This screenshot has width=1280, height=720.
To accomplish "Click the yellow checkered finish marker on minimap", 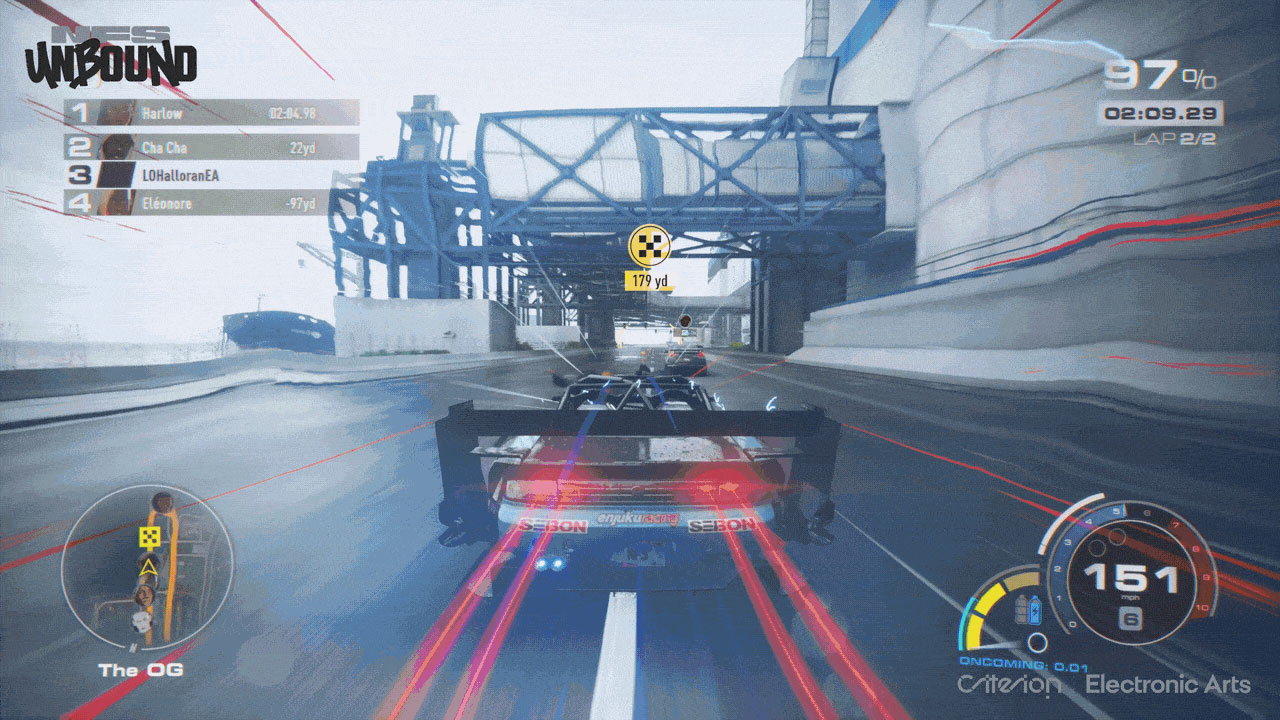I will pos(150,539).
